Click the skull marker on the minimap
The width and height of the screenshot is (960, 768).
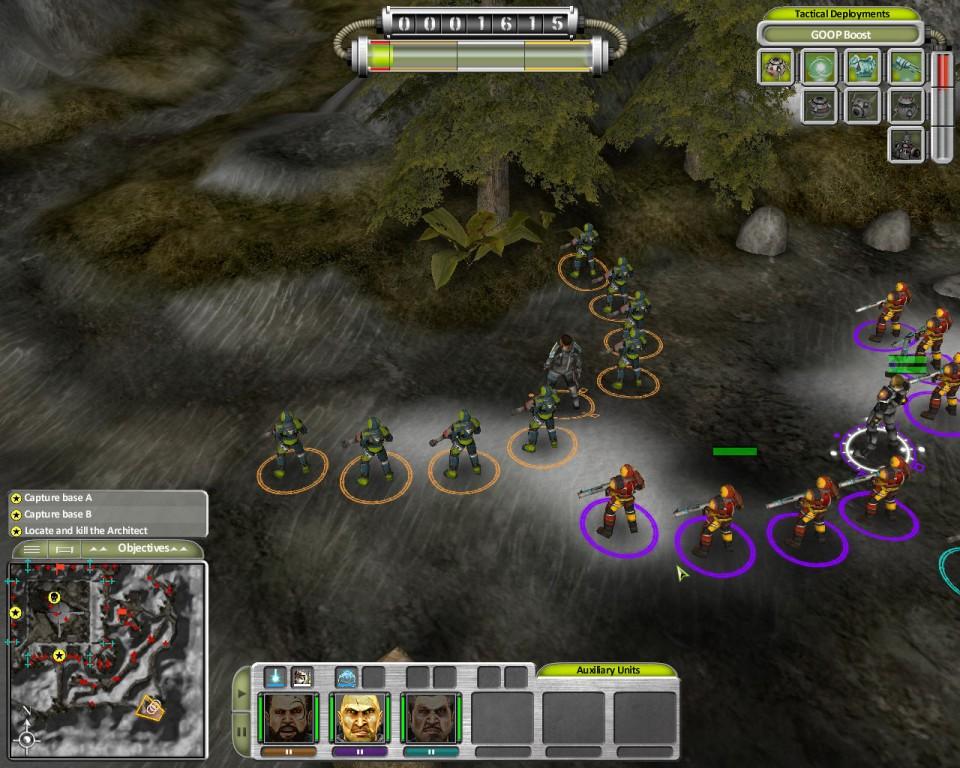(x=54, y=598)
